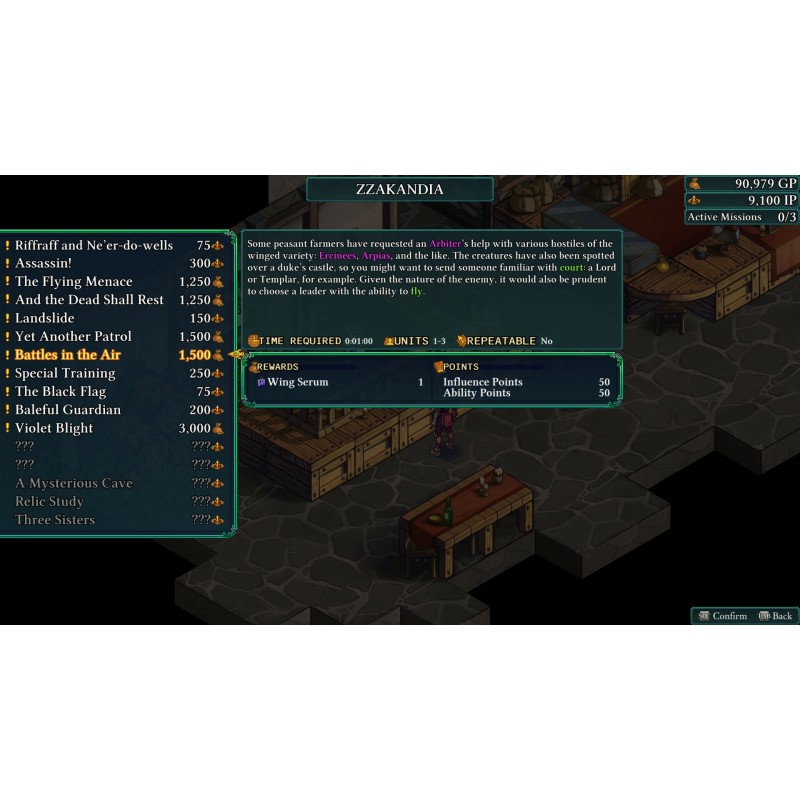This screenshot has height=800, width=800.
Task: Open the Special Training mission
Action: (65, 373)
